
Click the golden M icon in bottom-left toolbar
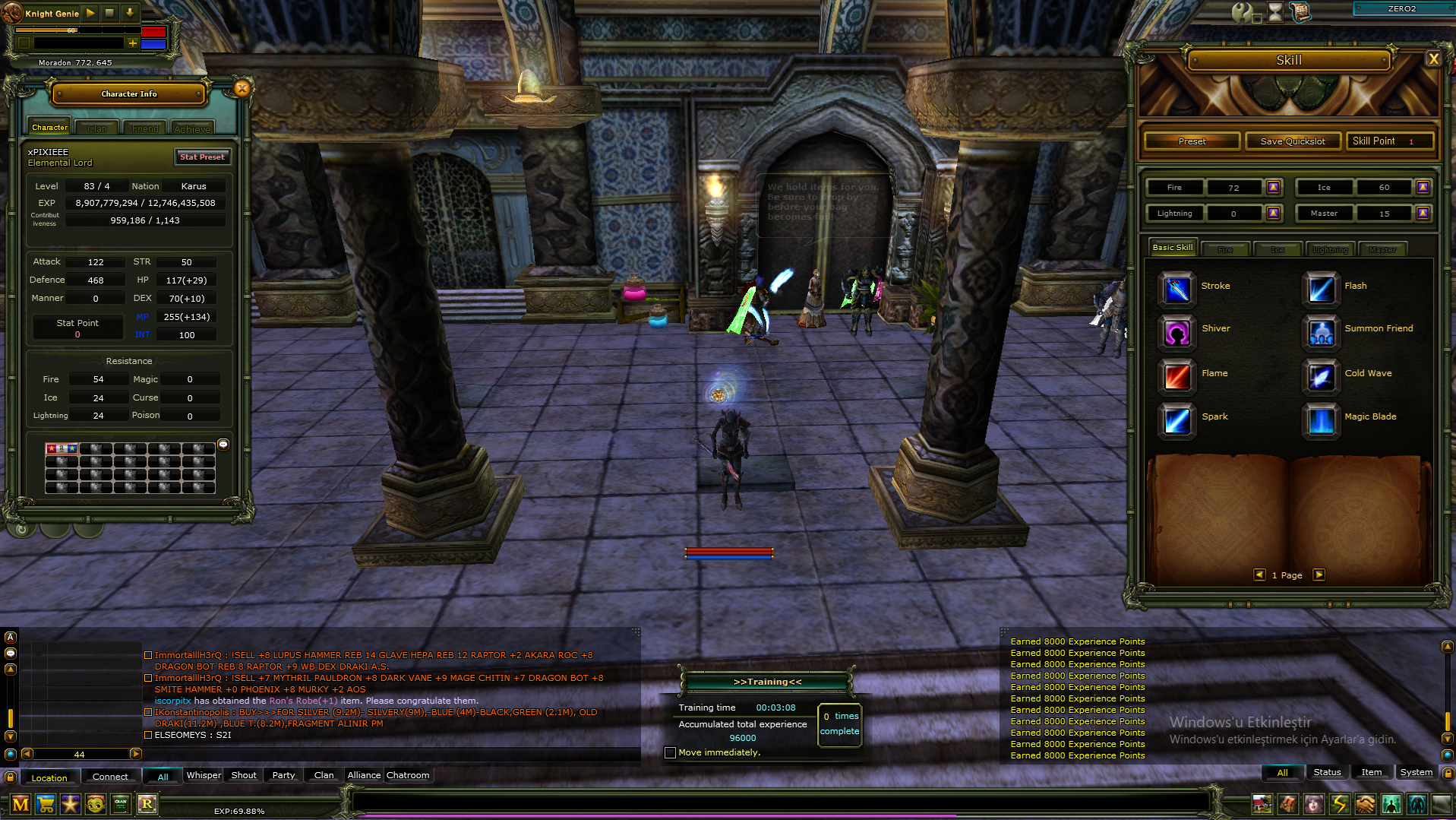coord(21,804)
